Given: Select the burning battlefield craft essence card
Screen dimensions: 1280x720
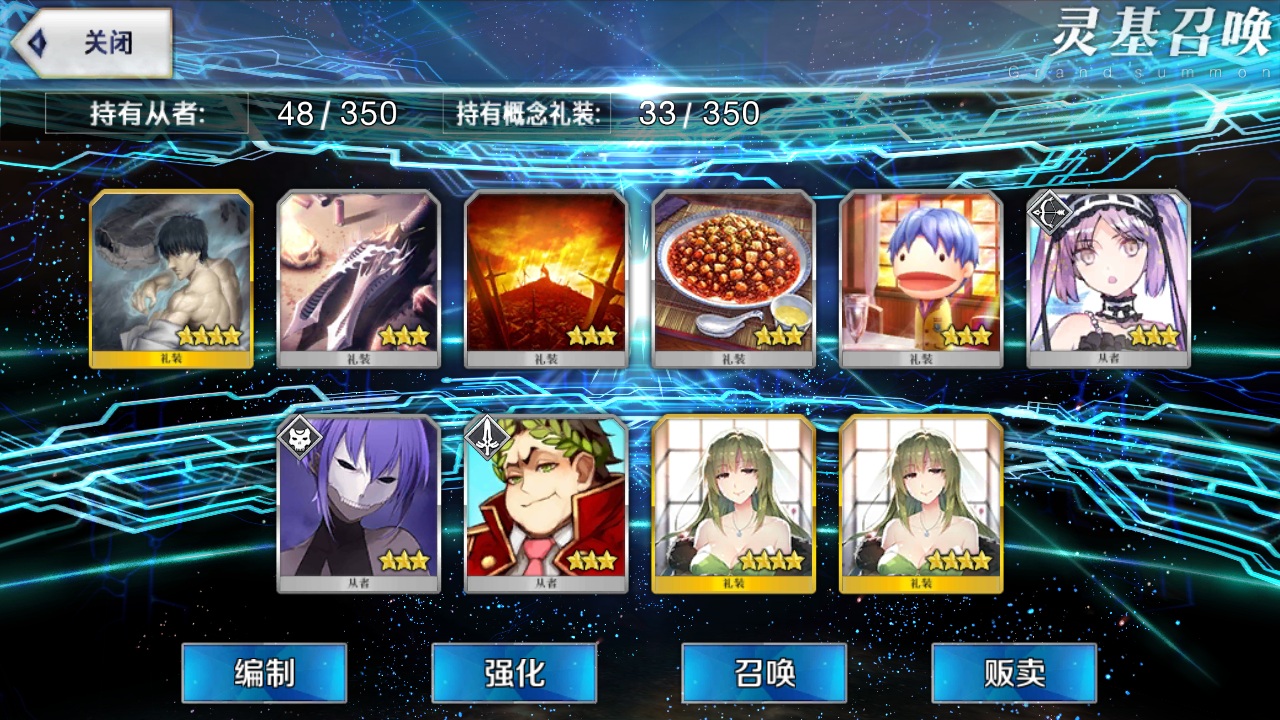Looking at the screenshot, I should [x=546, y=279].
